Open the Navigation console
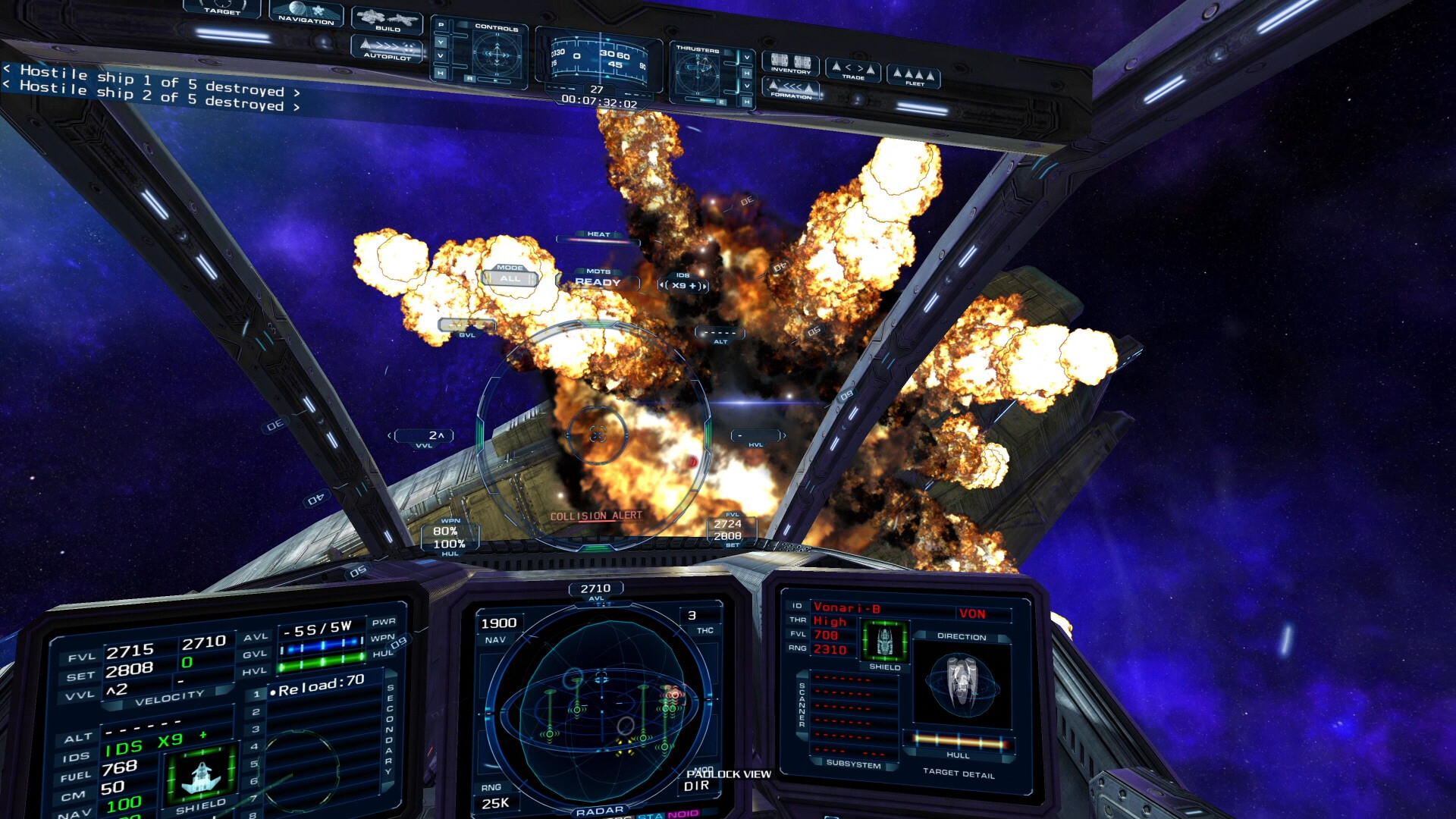 [306, 13]
